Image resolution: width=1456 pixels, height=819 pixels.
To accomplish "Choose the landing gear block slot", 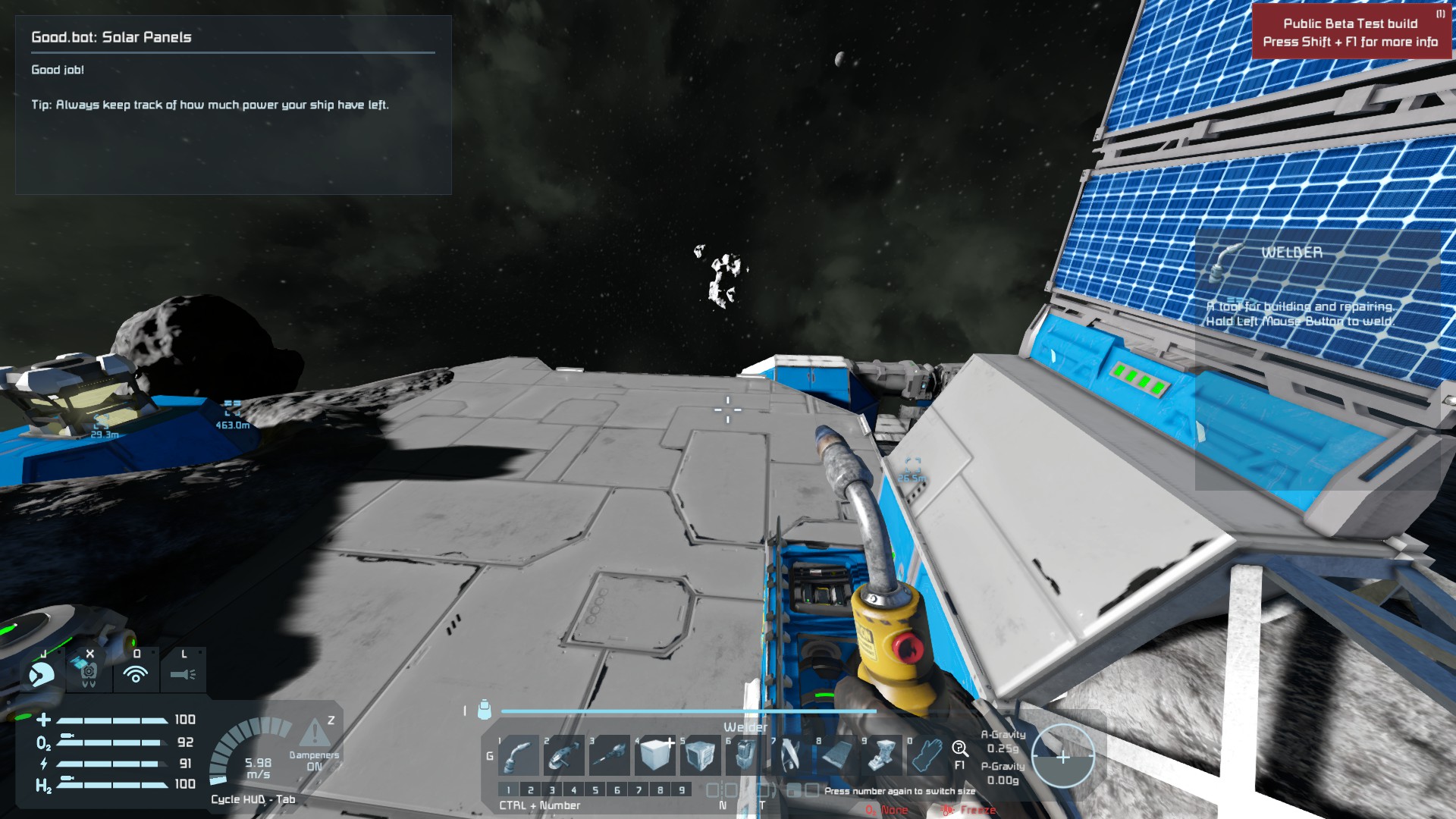I will [x=882, y=755].
